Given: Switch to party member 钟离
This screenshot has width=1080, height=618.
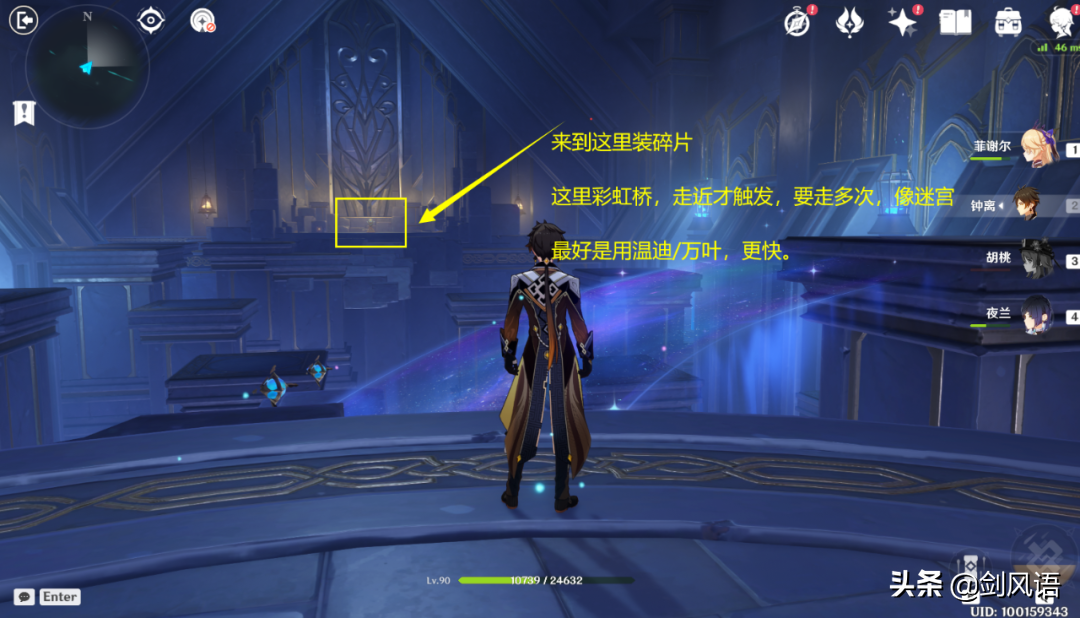Looking at the screenshot, I should pyautogui.click(x=1034, y=205).
